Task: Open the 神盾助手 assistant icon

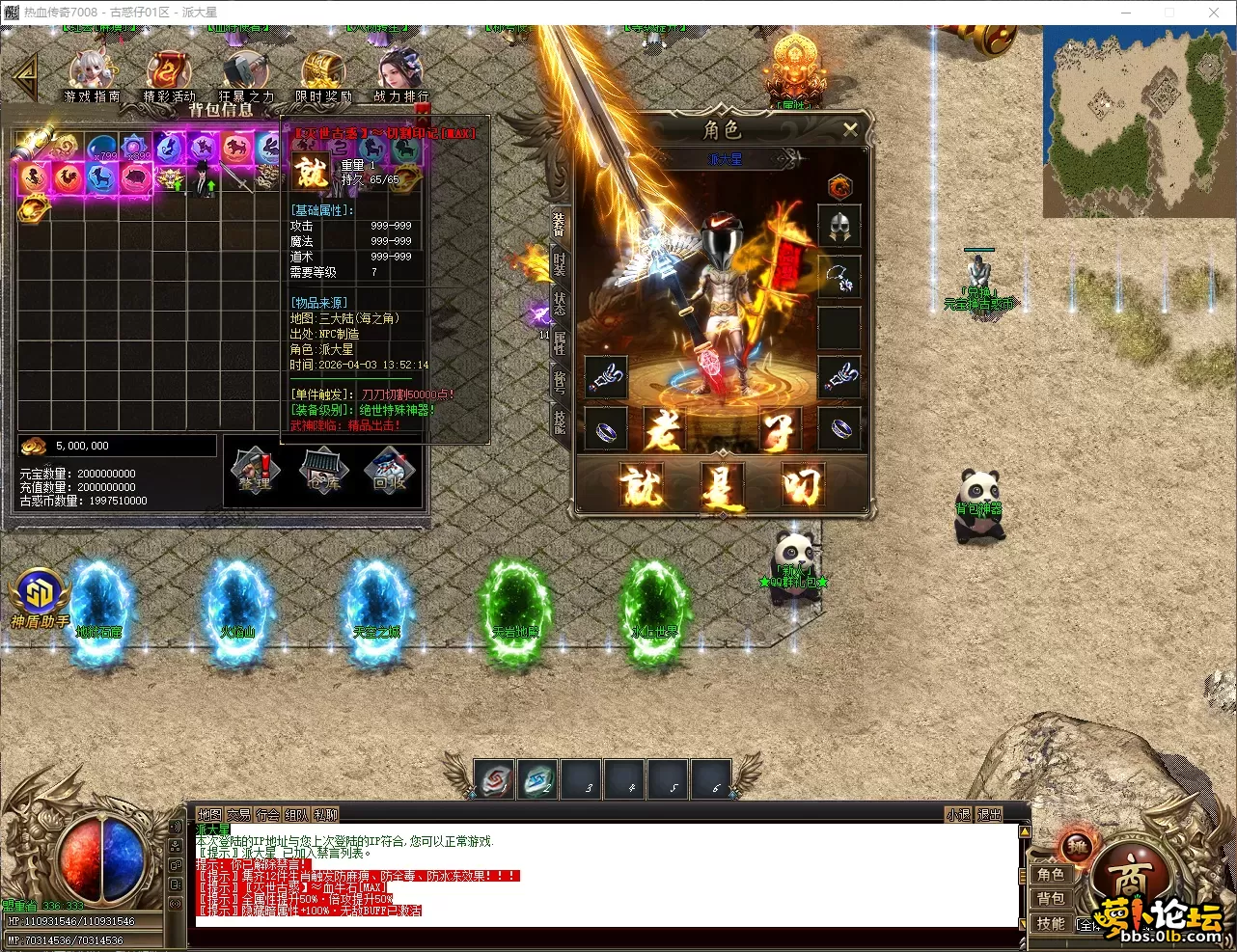Action: (x=40, y=598)
